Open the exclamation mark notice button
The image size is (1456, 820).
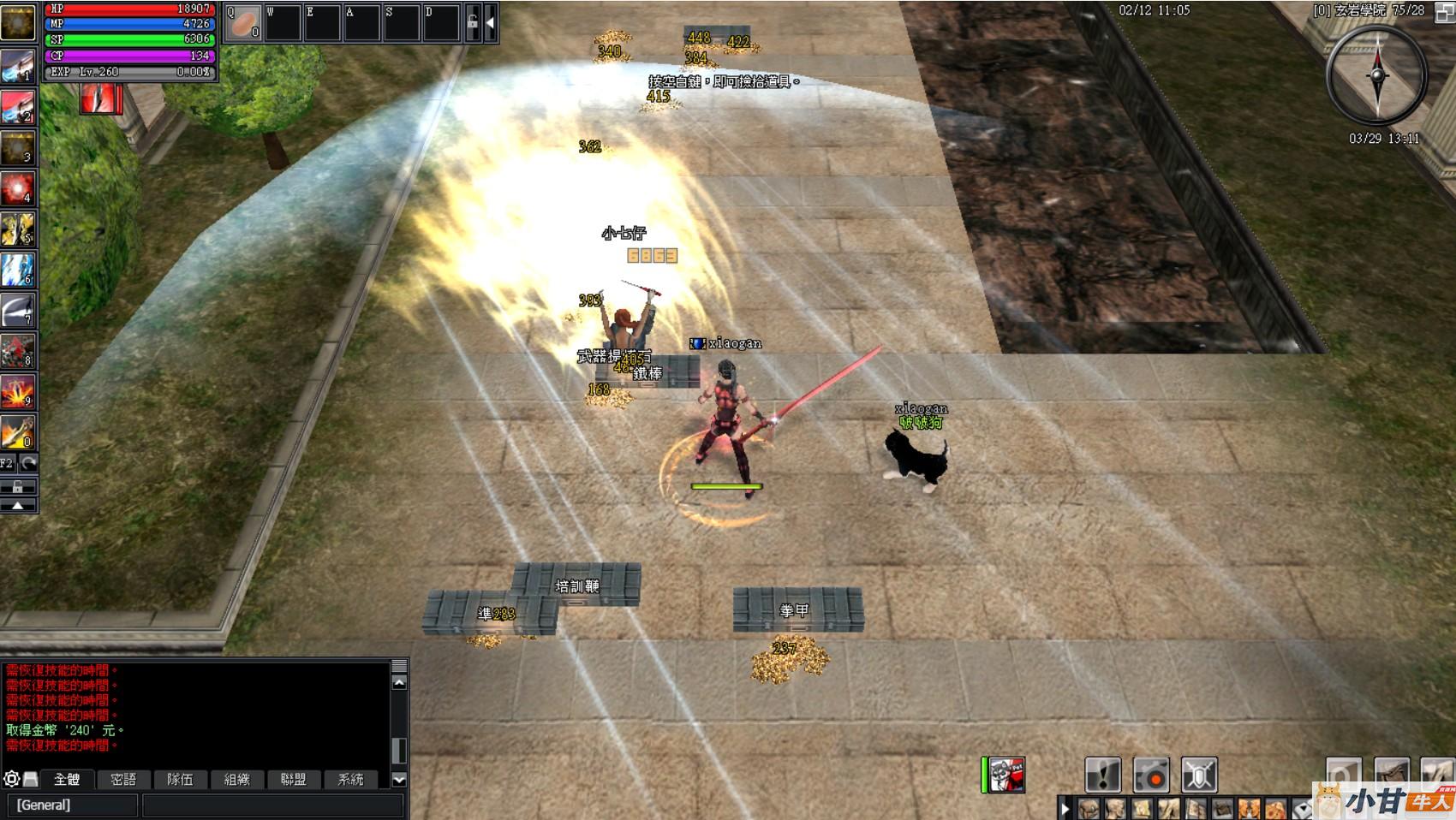pos(1103,775)
